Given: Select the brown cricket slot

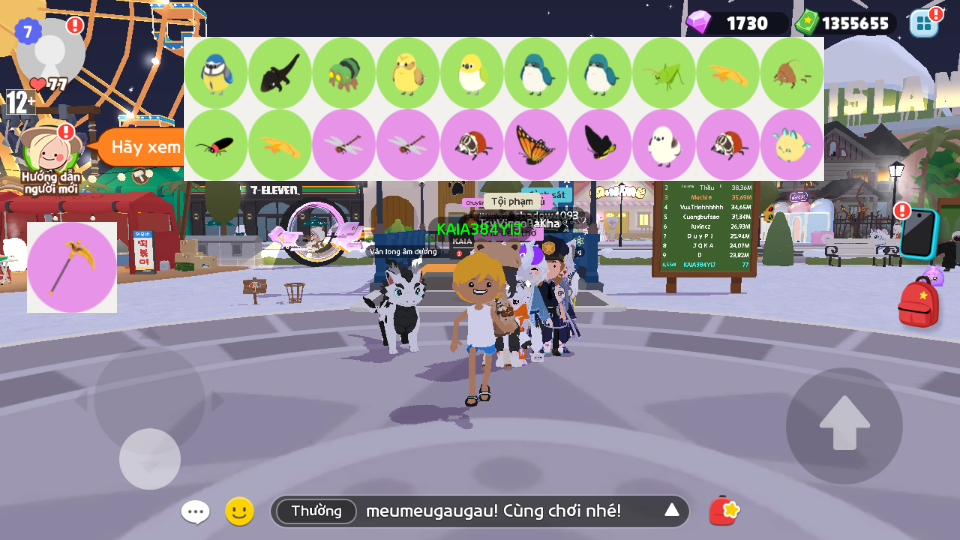Looking at the screenshot, I should tap(792, 74).
